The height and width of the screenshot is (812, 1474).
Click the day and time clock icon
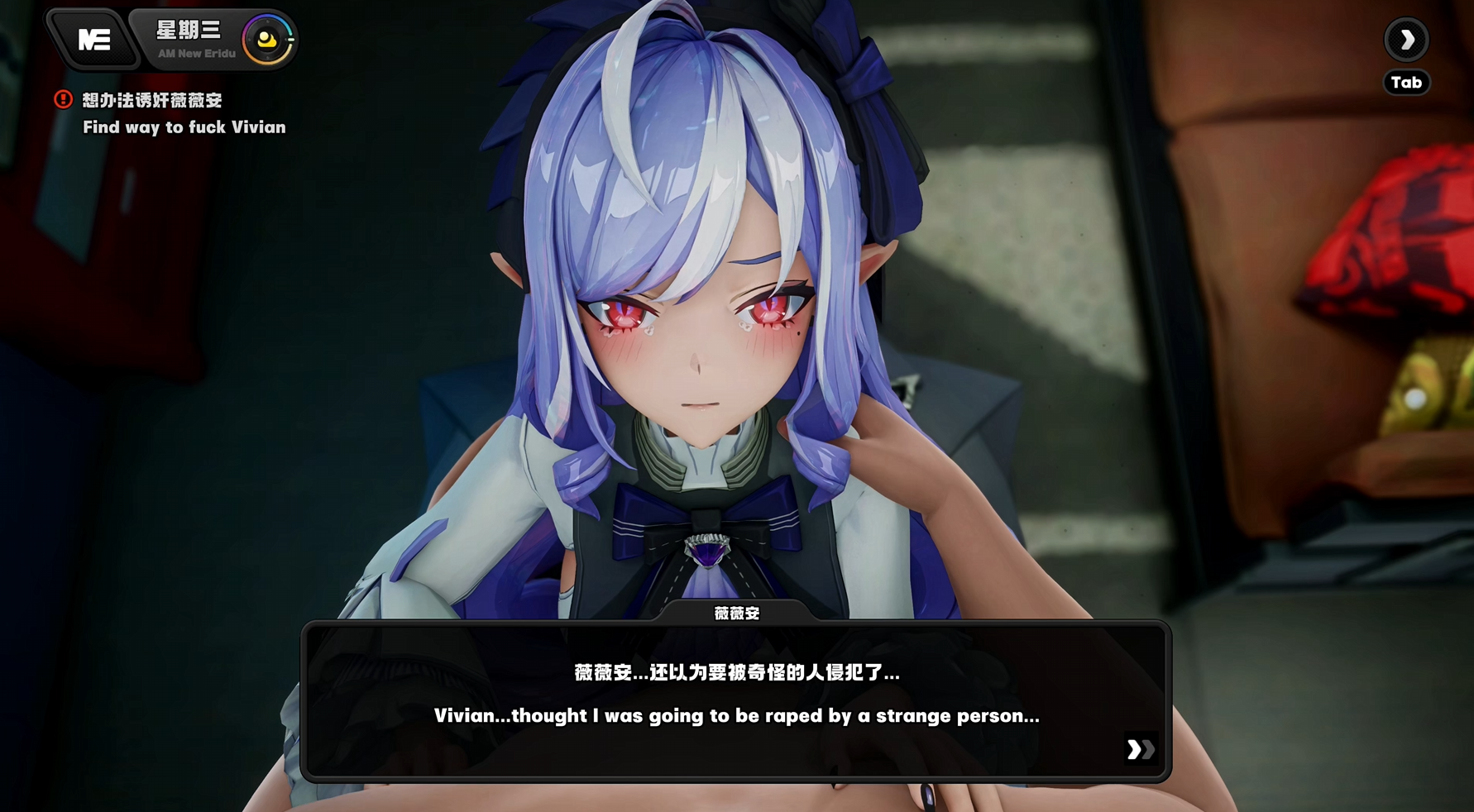click(x=266, y=40)
